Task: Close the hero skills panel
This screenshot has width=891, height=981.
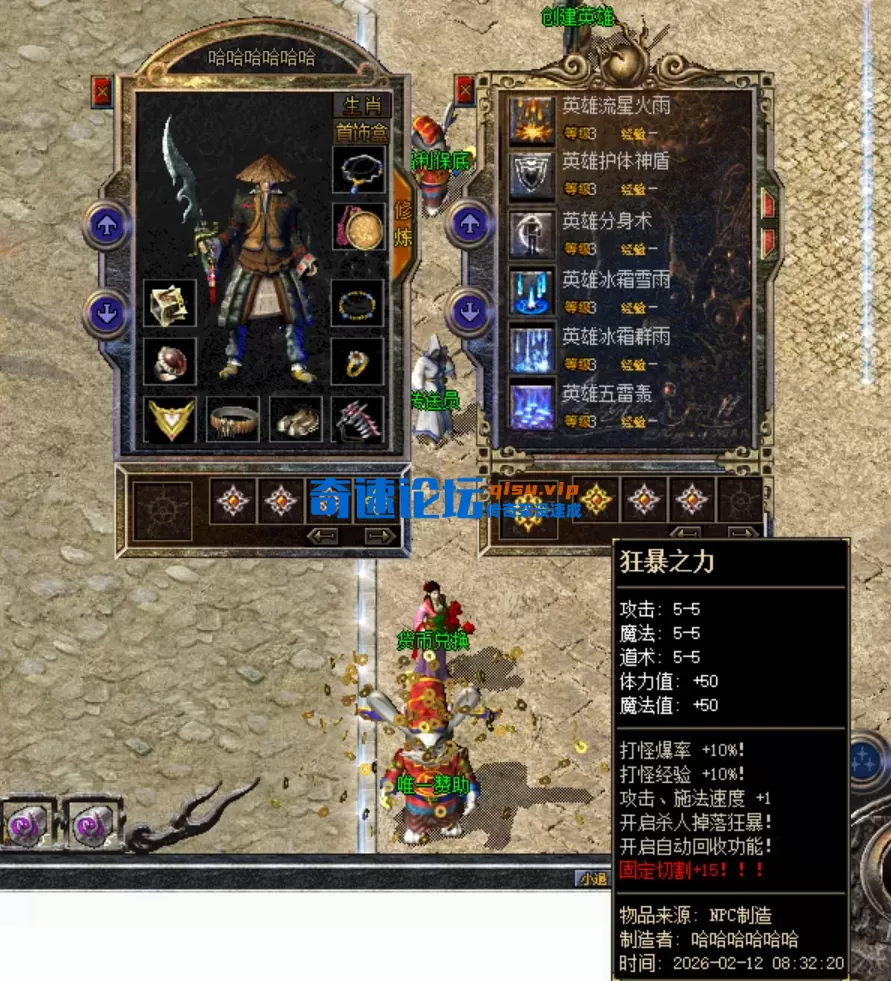Action: click(x=465, y=91)
